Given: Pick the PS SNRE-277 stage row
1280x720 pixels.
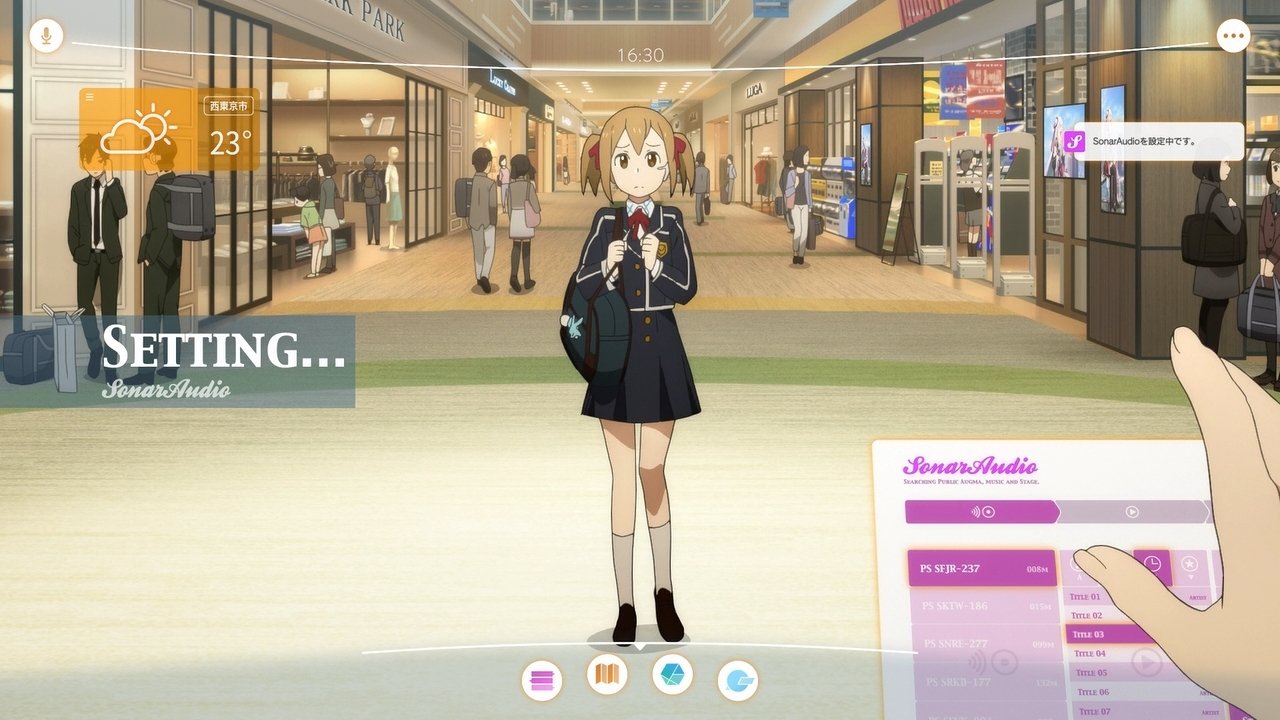Looking at the screenshot, I should tap(983, 644).
